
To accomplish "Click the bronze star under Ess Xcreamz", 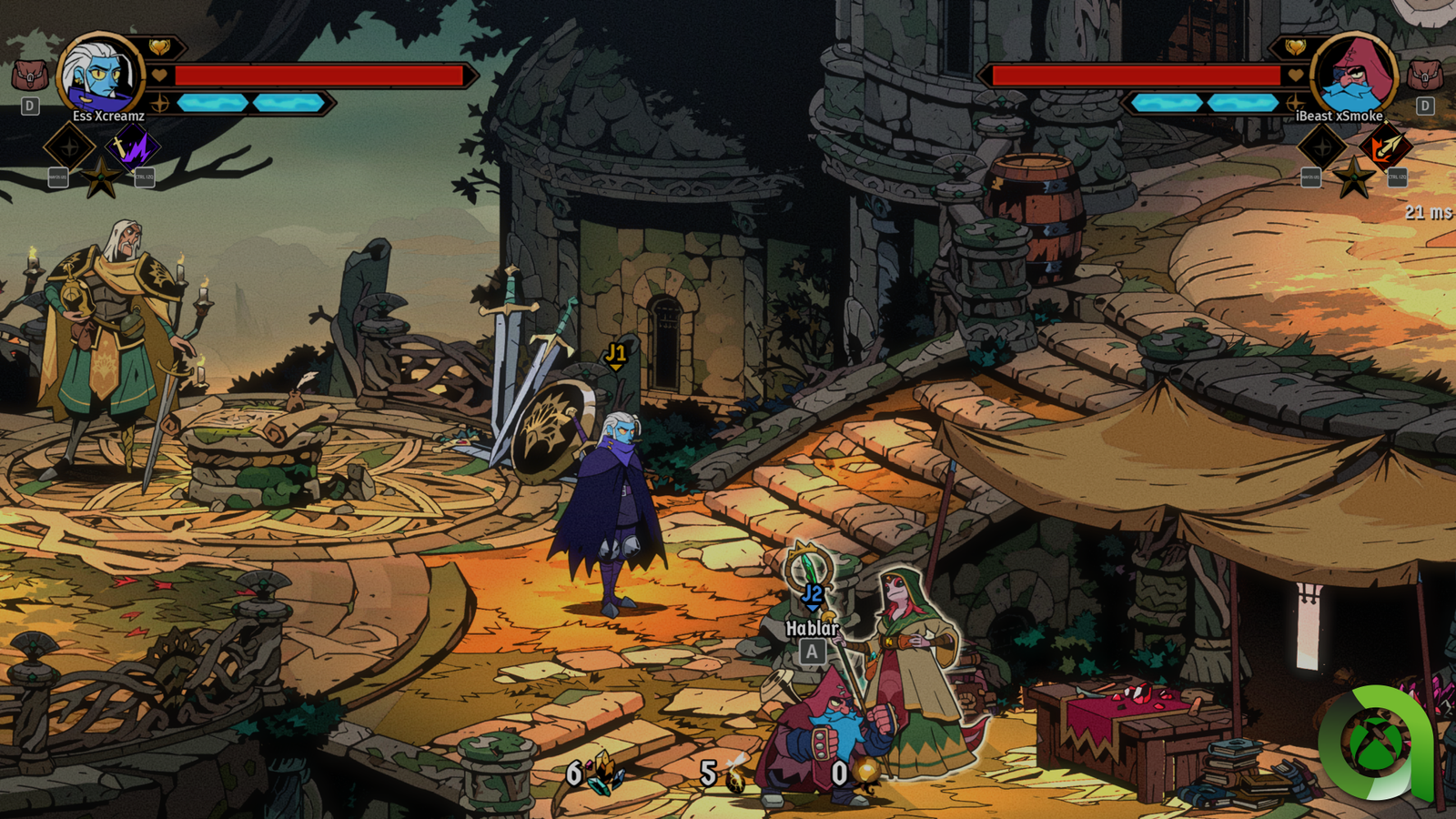I will coord(101,177).
